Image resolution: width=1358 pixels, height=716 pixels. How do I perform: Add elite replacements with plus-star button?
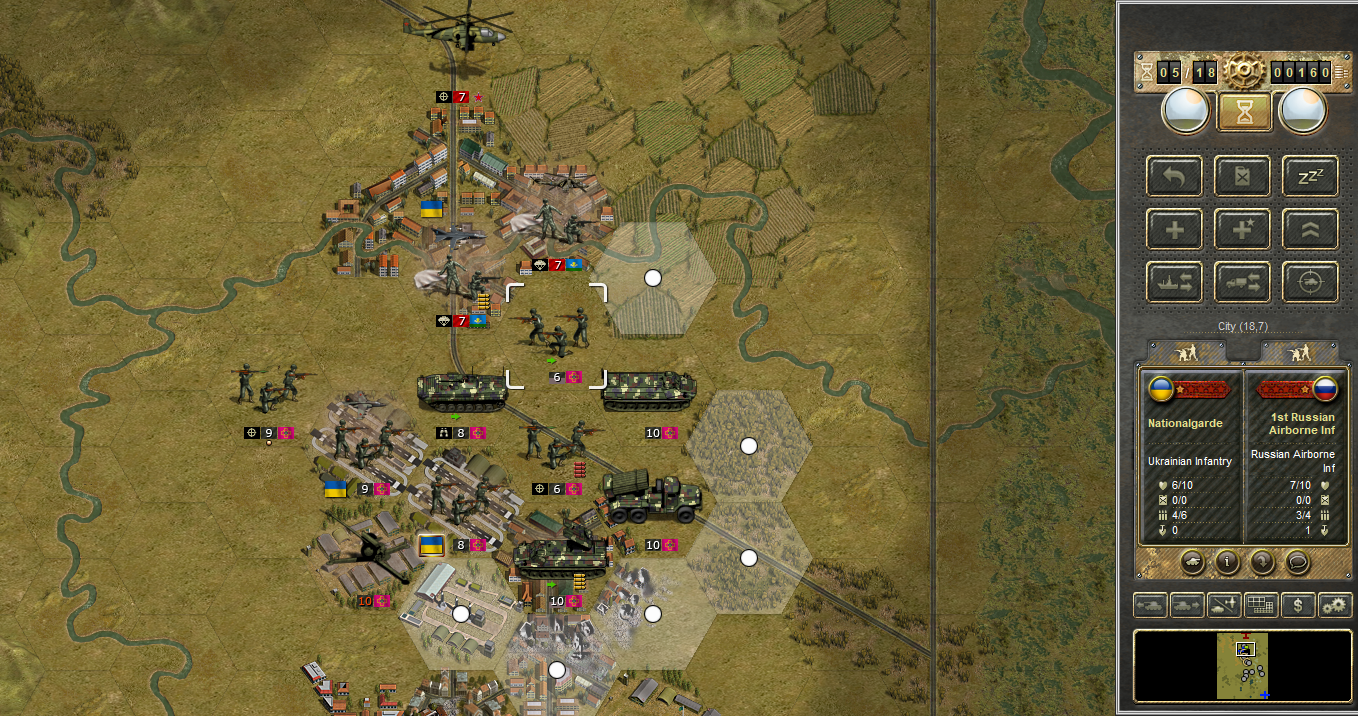pyautogui.click(x=1243, y=230)
